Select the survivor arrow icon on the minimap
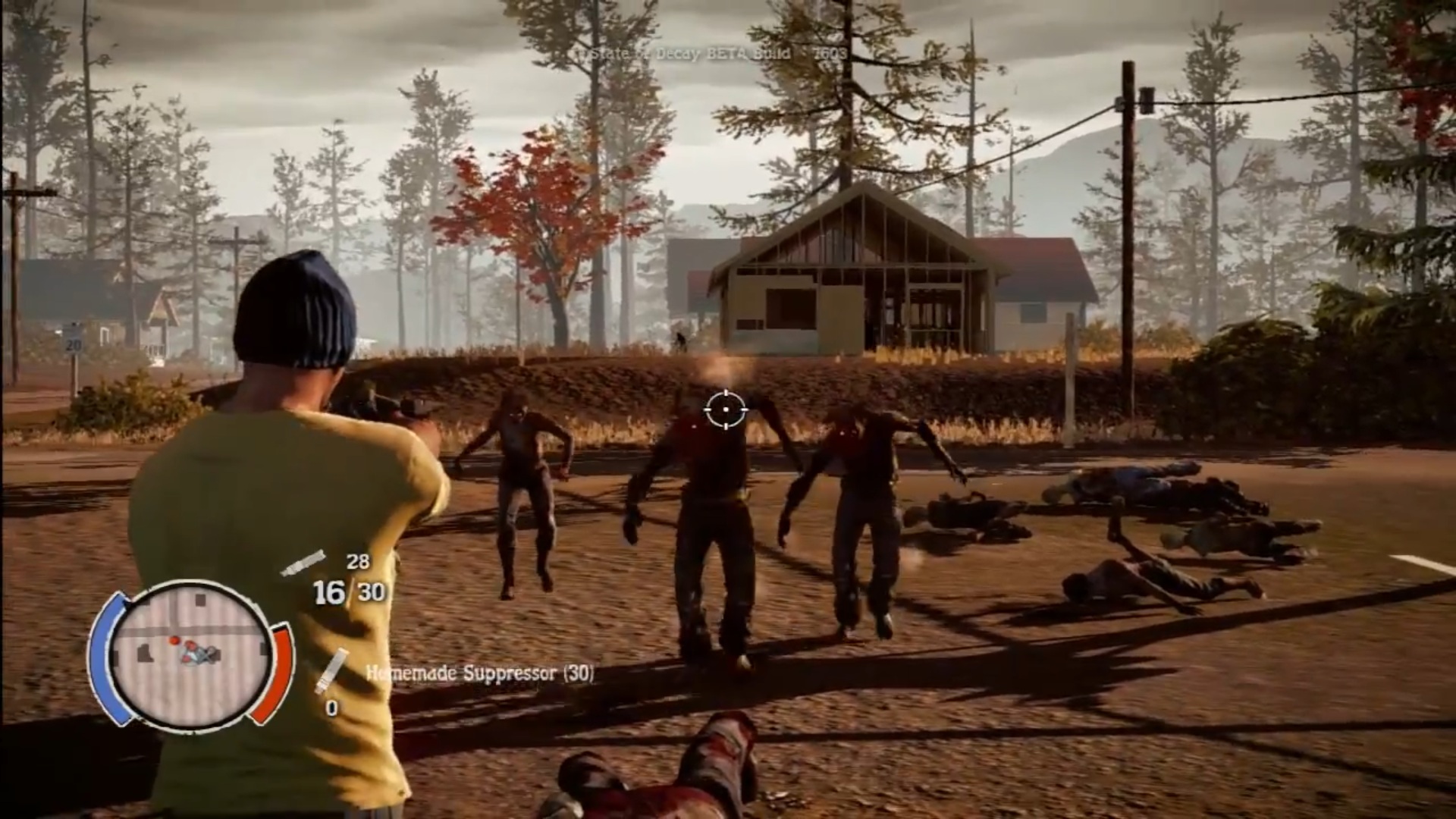 [x=196, y=654]
